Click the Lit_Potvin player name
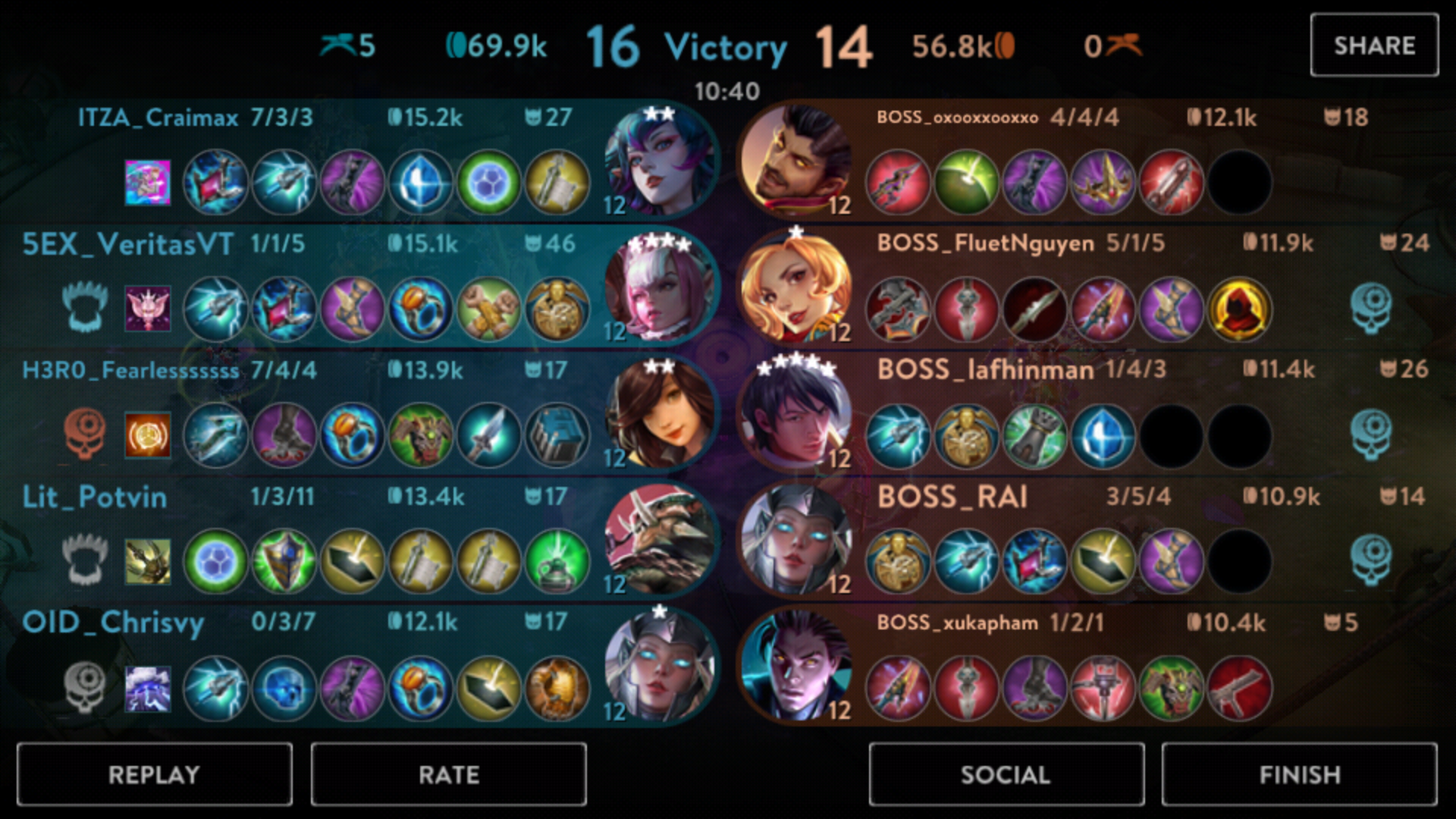The width and height of the screenshot is (1456, 819). (95, 497)
